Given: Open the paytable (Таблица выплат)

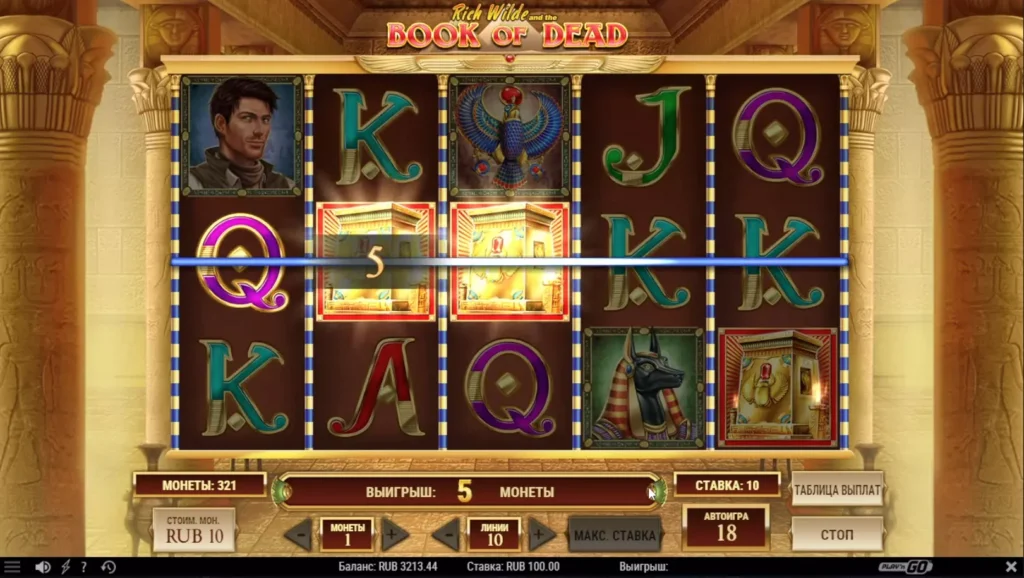Looking at the screenshot, I should click(x=837, y=490).
